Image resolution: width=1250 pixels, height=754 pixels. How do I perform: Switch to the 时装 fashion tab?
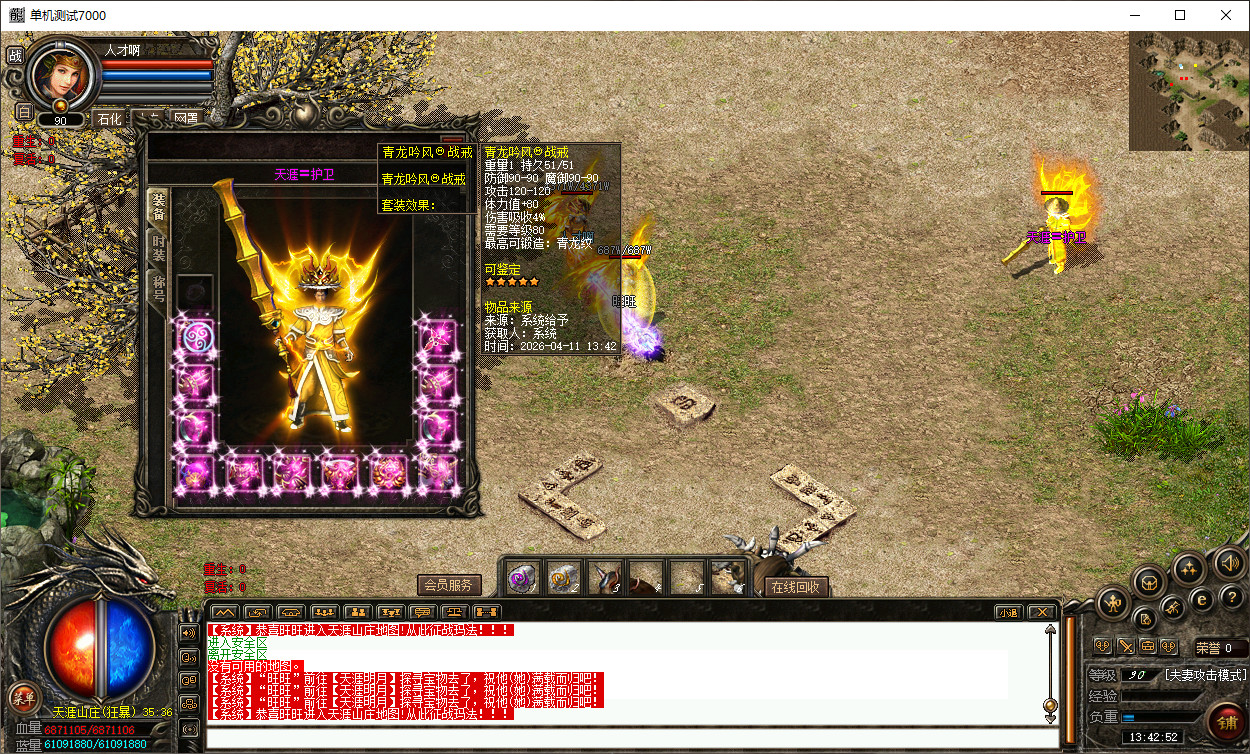pos(159,248)
